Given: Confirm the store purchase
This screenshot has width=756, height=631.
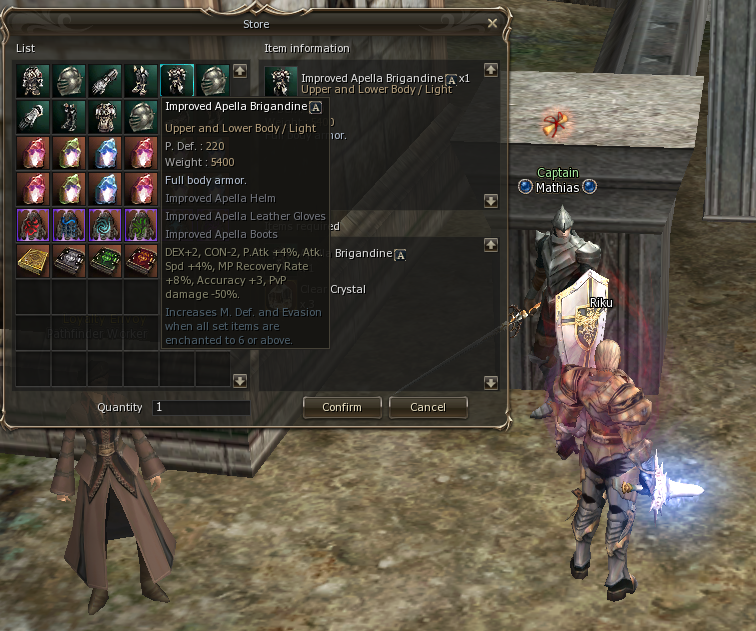Looking at the screenshot, I should tap(341, 407).
